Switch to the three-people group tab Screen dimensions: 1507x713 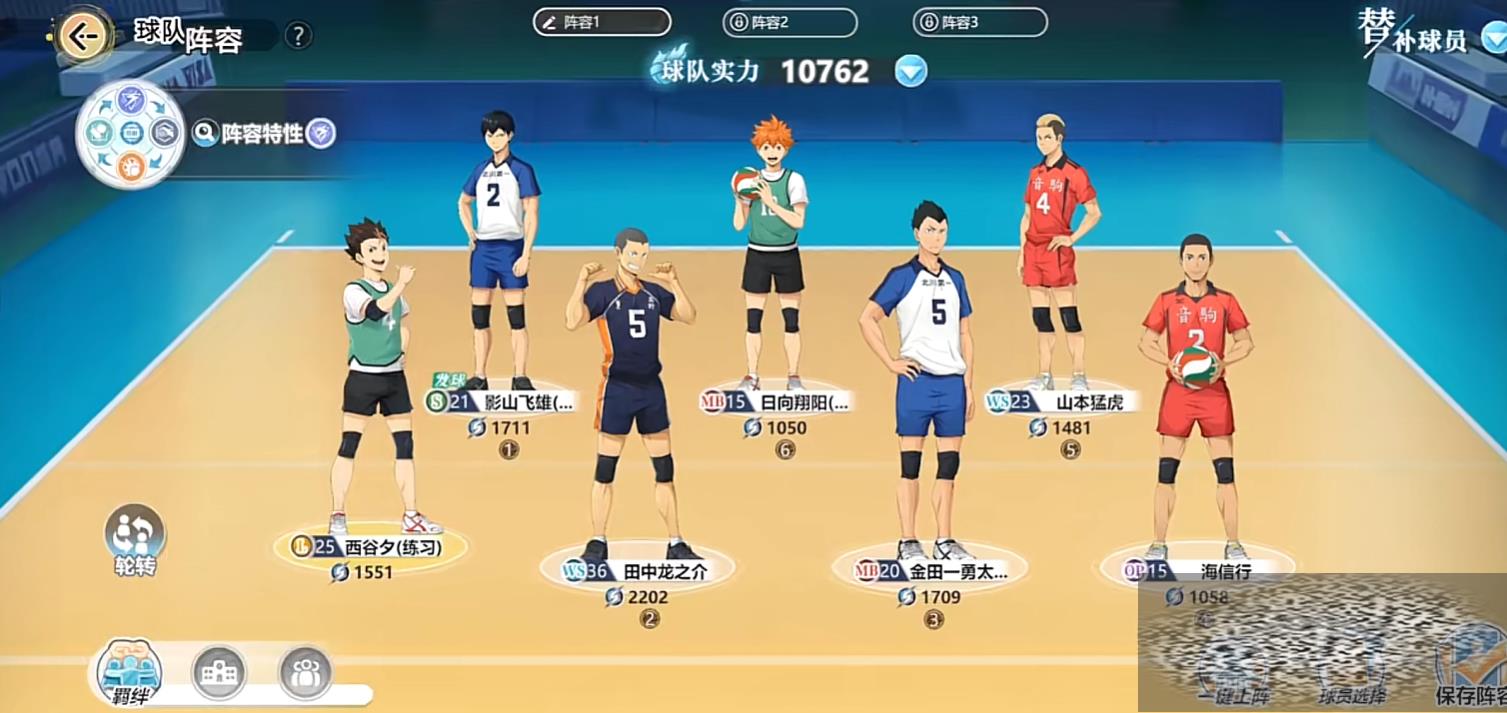click(305, 672)
